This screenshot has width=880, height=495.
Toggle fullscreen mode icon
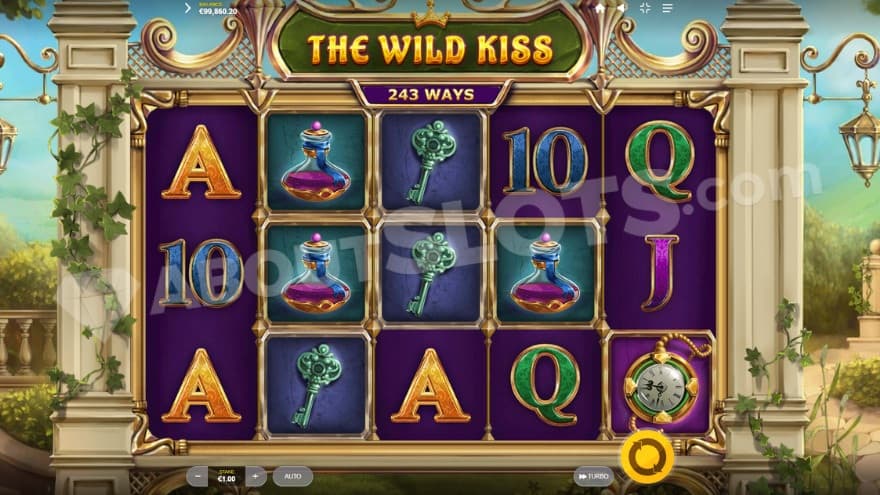(645, 8)
